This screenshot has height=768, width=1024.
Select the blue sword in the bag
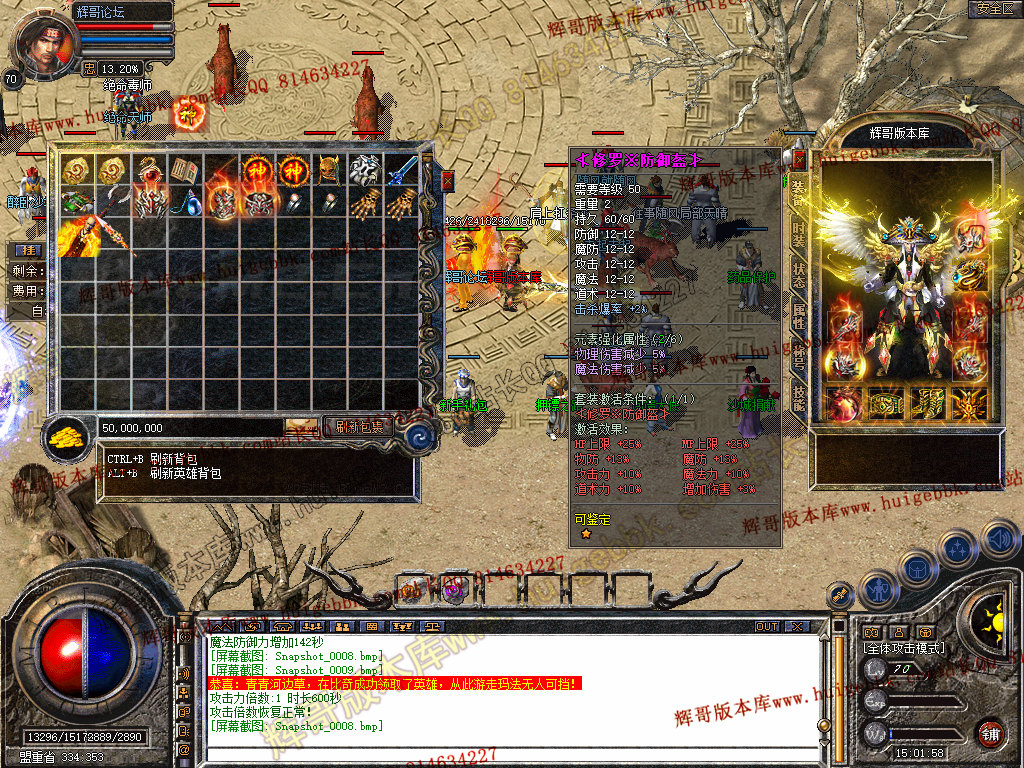tap(403, 170)
